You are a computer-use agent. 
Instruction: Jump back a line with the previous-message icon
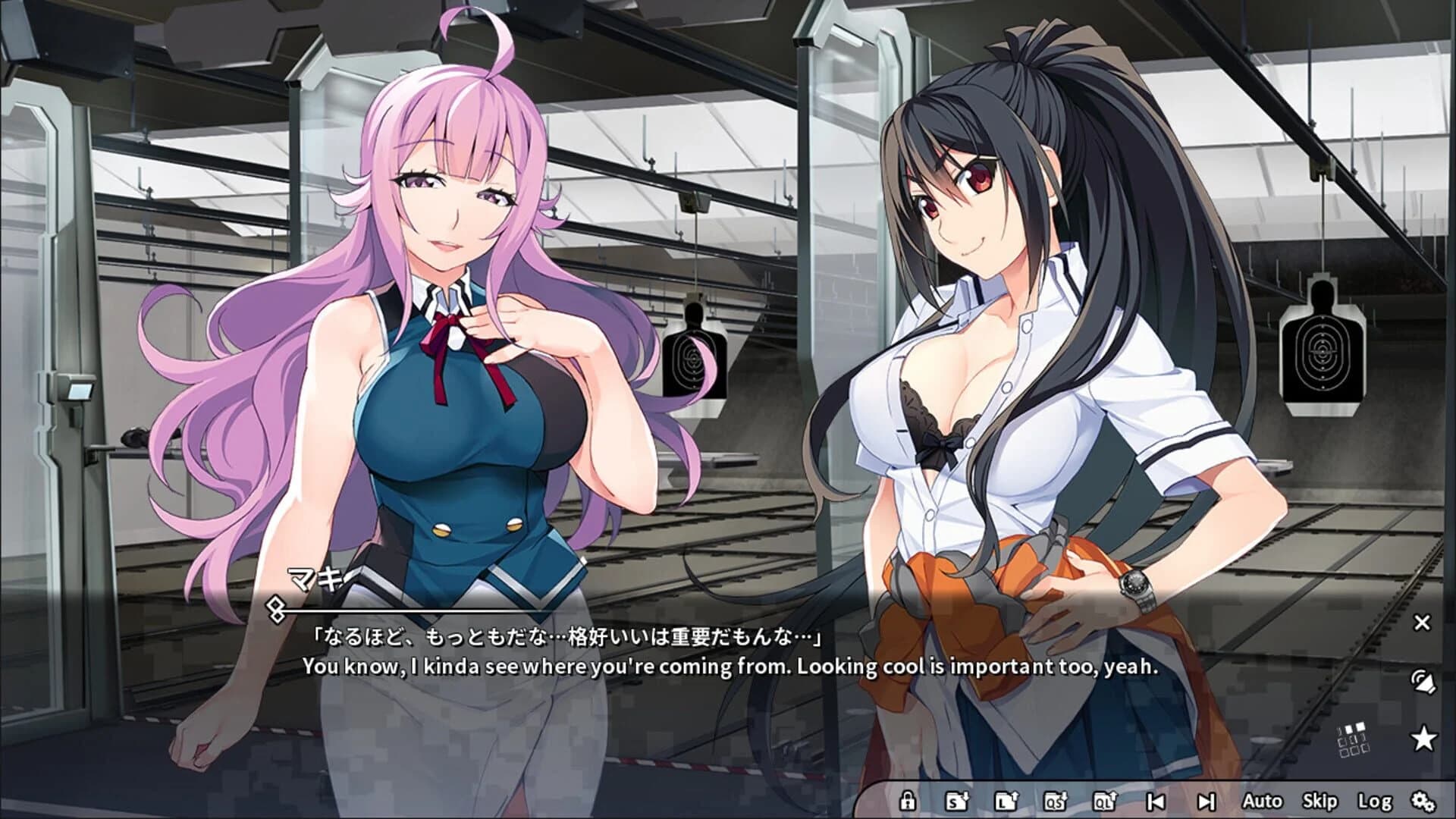[1156, 802]
